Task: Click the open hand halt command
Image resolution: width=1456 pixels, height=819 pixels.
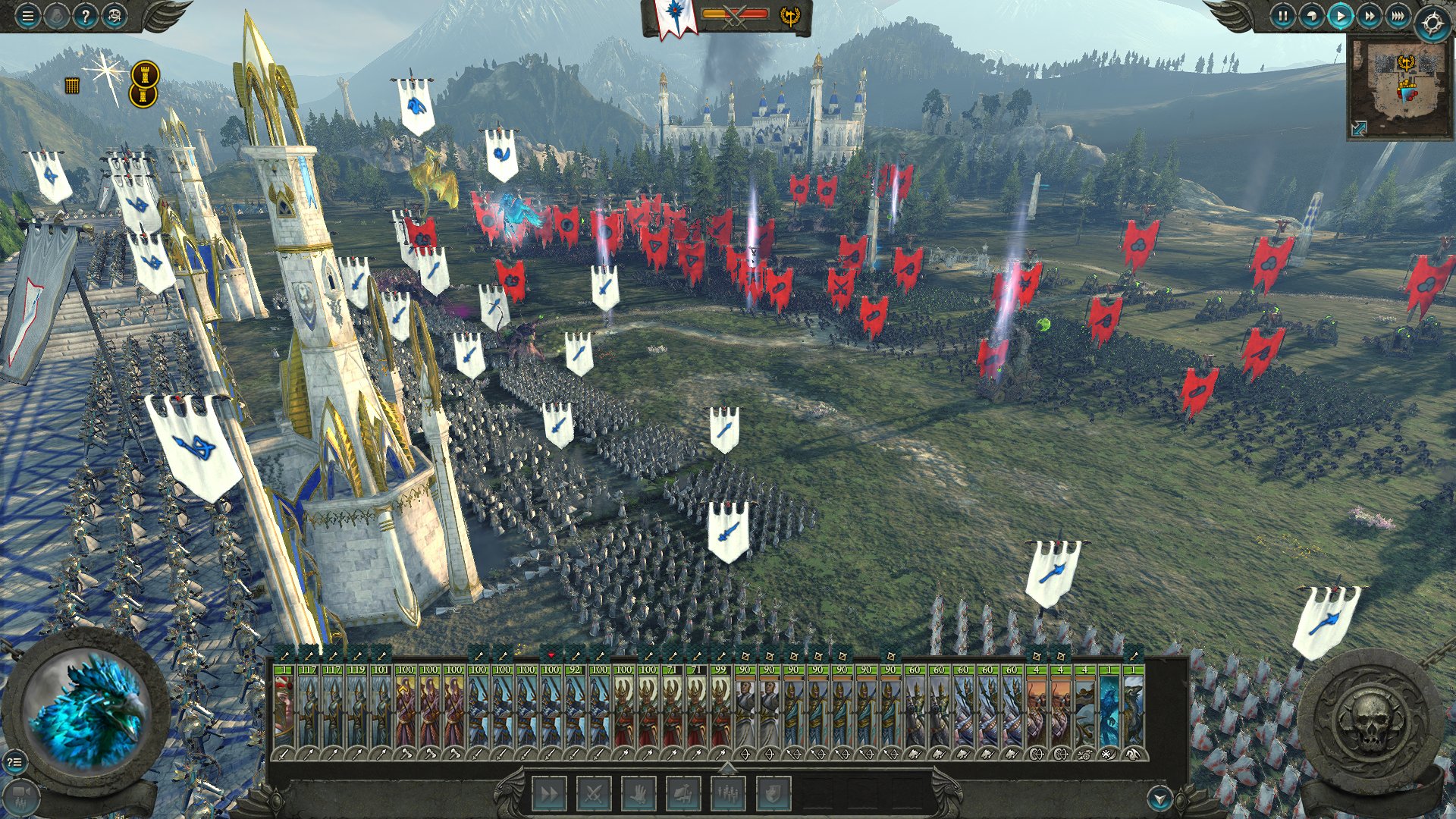Action: (639, 794)
